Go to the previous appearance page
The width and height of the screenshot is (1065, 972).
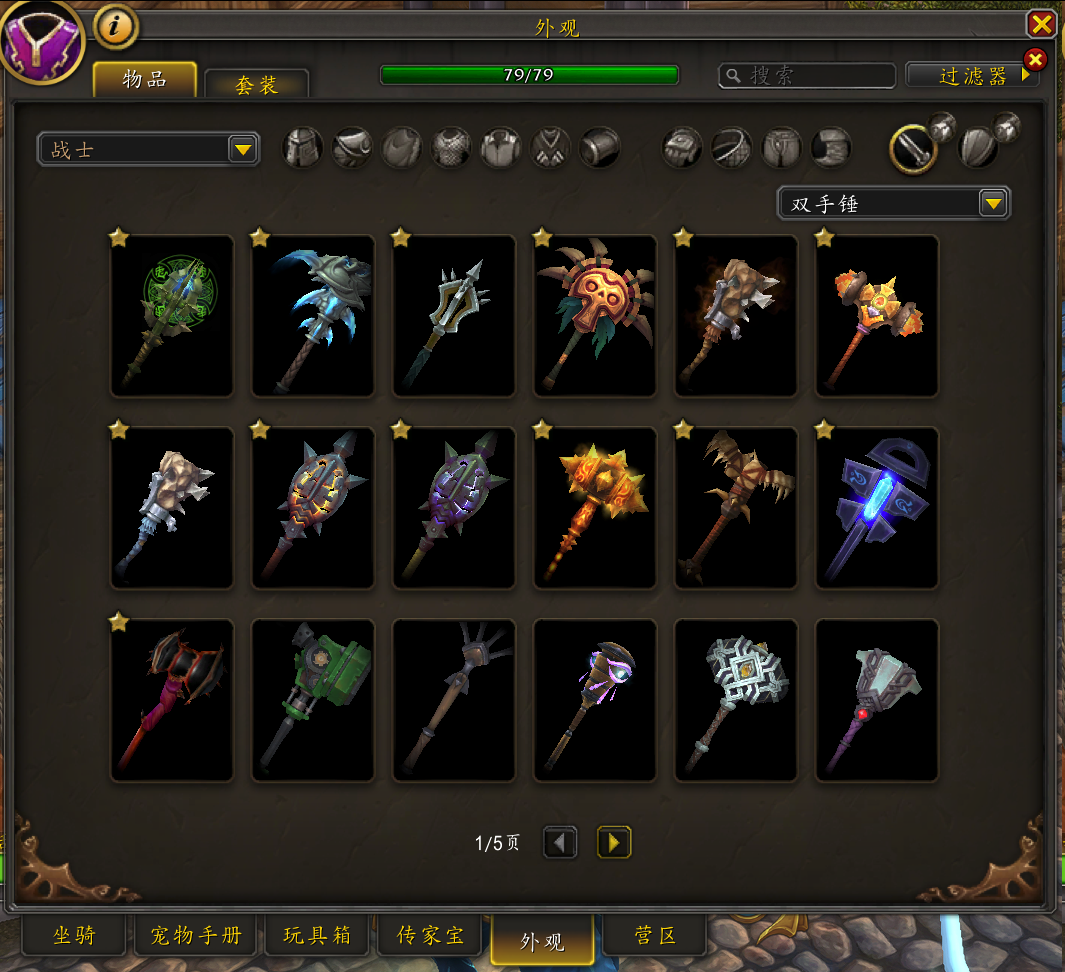[560, 843]
